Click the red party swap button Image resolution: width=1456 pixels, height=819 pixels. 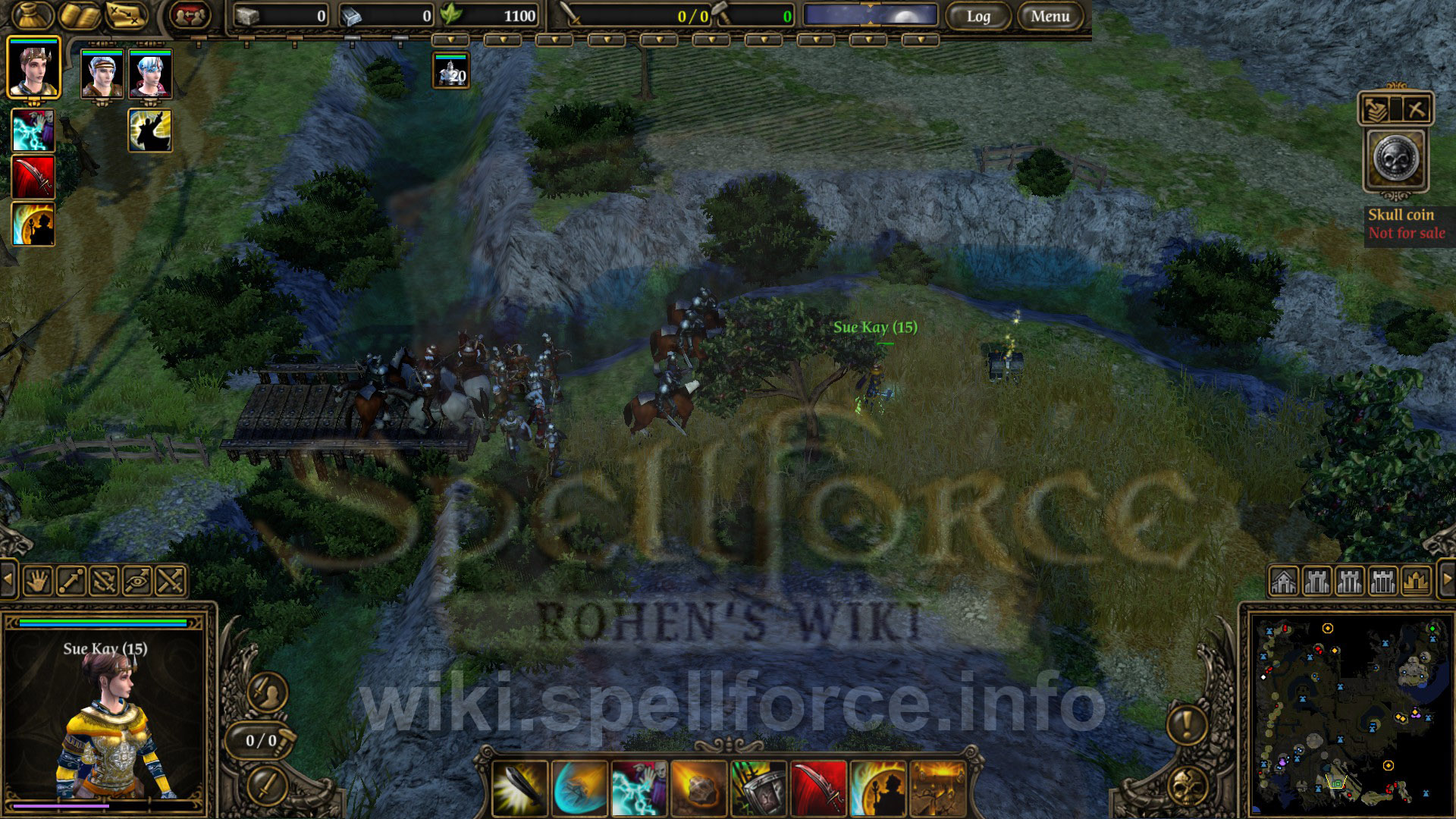pos(189,15)
